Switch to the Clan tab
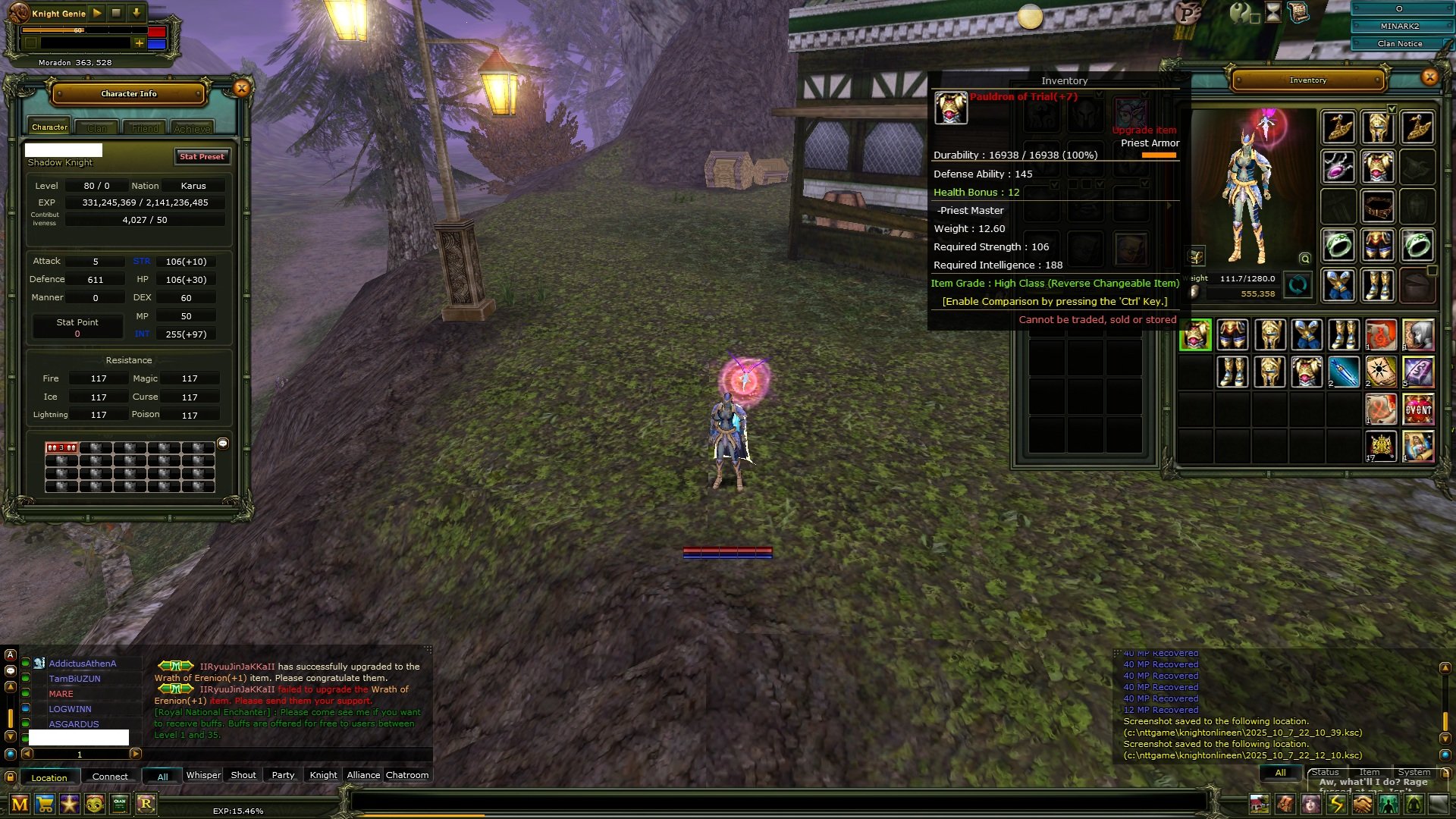 (x=97, y=128)
